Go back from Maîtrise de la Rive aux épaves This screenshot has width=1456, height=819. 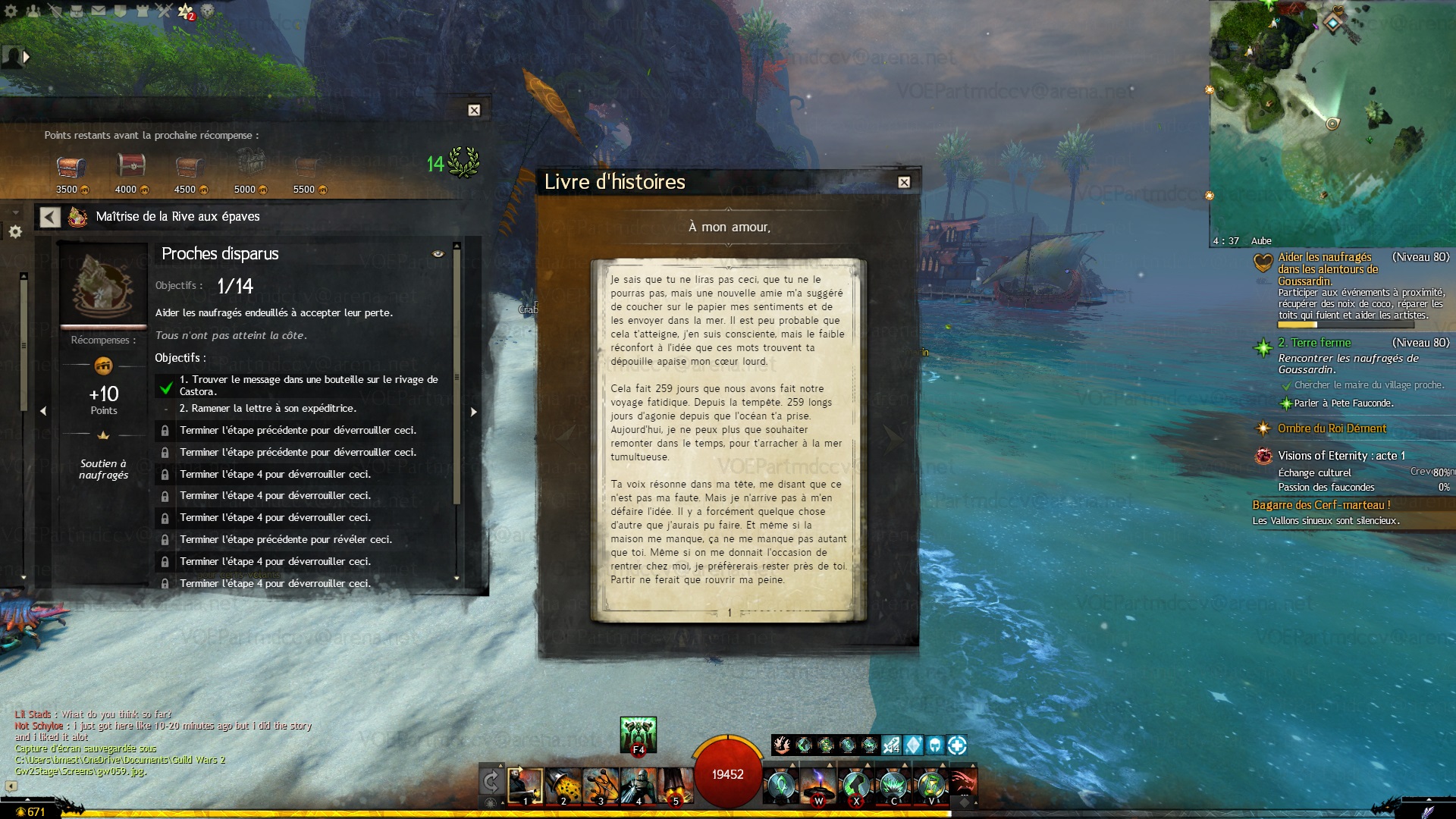point(50,218)
